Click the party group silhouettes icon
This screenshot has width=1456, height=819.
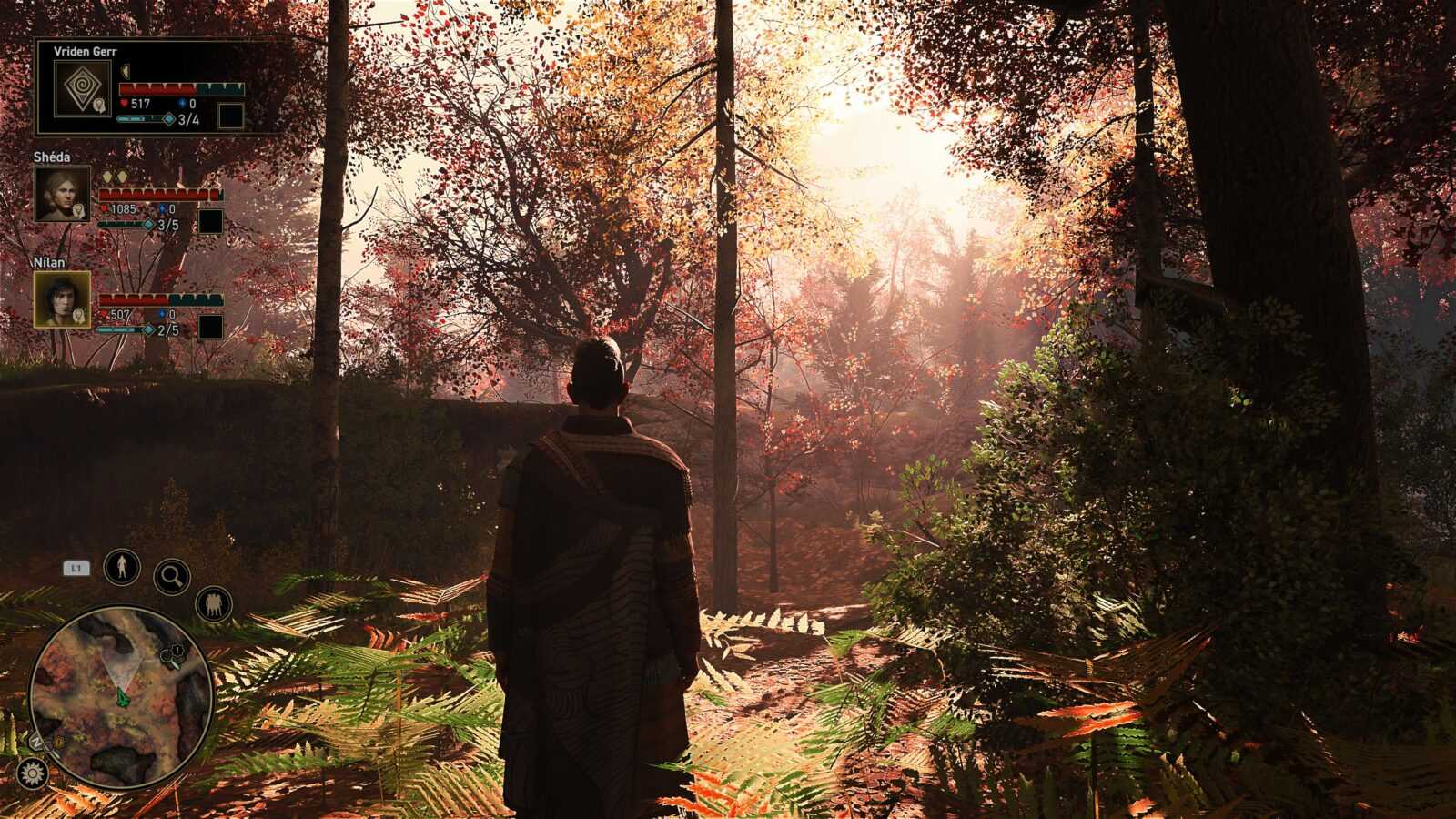tap(214, 604)
